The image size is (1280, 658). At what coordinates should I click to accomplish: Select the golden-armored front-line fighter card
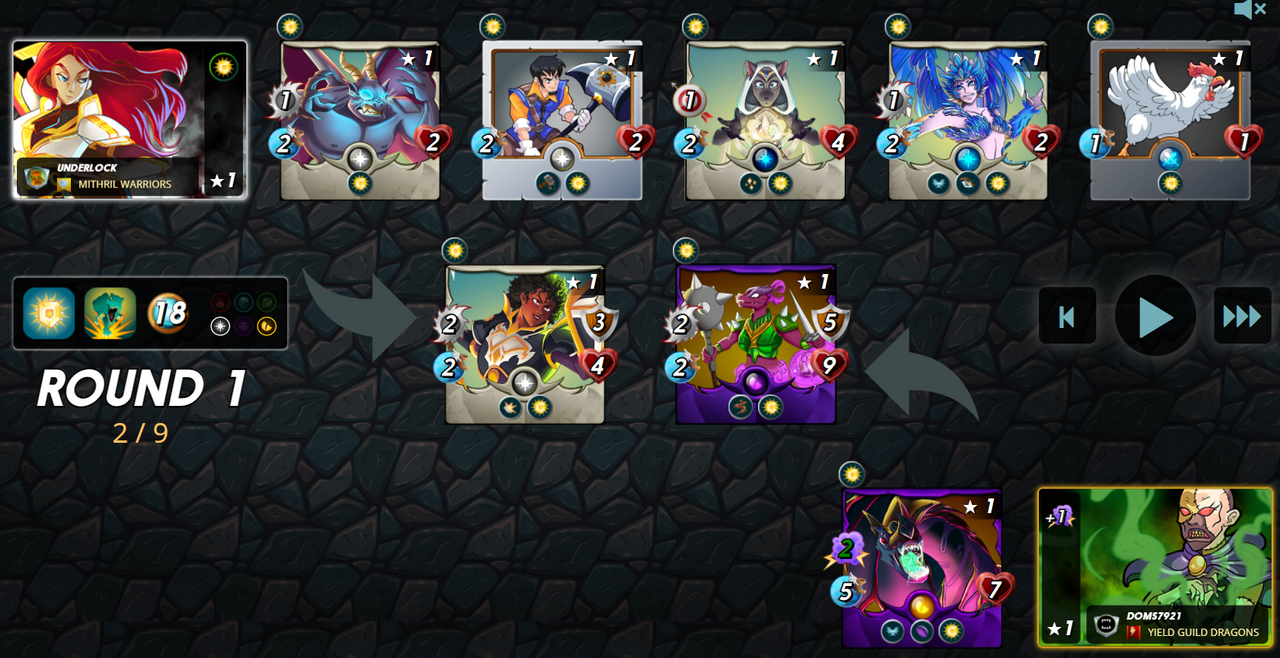pos(525,344)
